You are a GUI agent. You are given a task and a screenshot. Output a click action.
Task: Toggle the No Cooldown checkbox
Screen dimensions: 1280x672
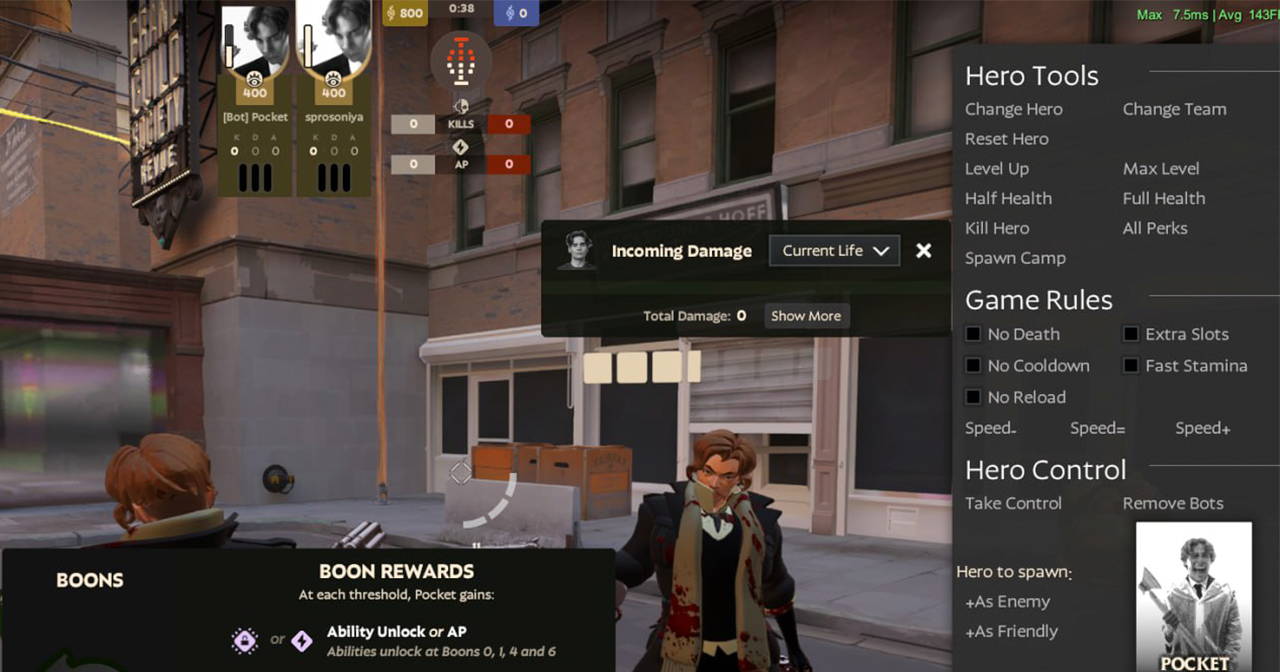(x=973, y=365)
